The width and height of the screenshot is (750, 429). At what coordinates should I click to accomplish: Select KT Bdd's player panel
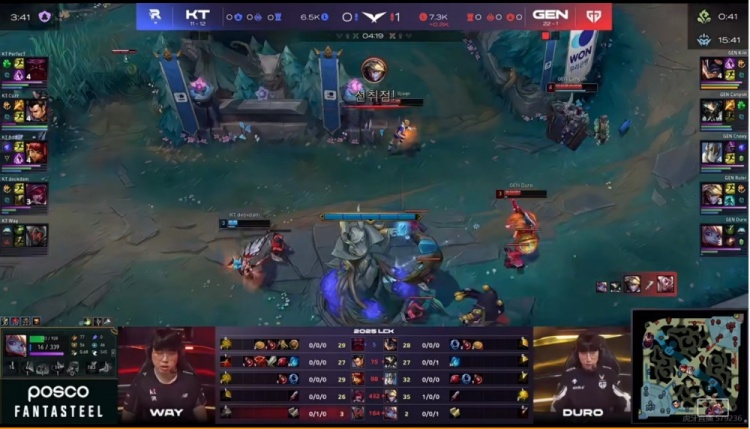pyautogui.click(x=23, y=151)
